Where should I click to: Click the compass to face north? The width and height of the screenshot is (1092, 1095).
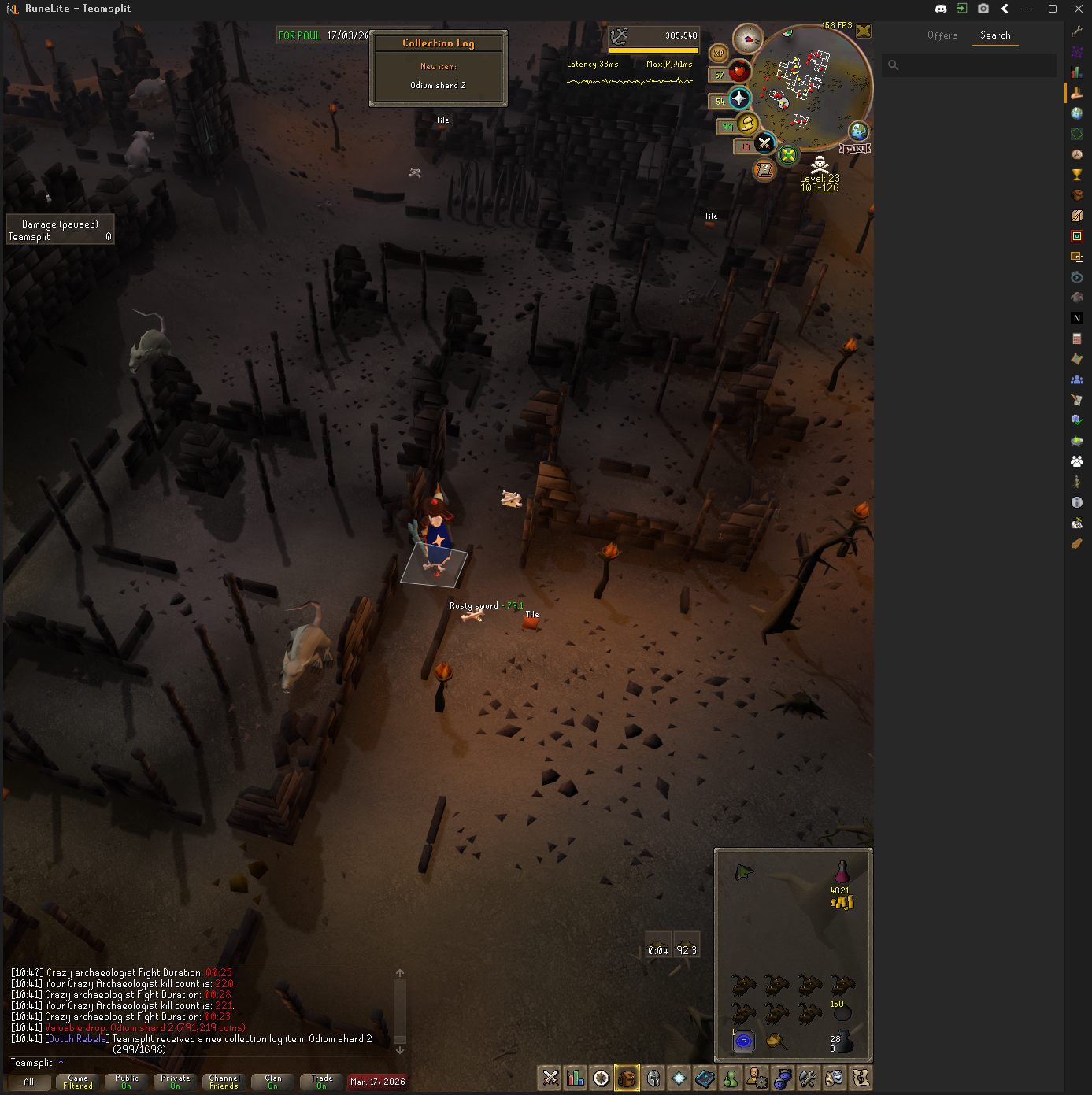click(747, 39)
